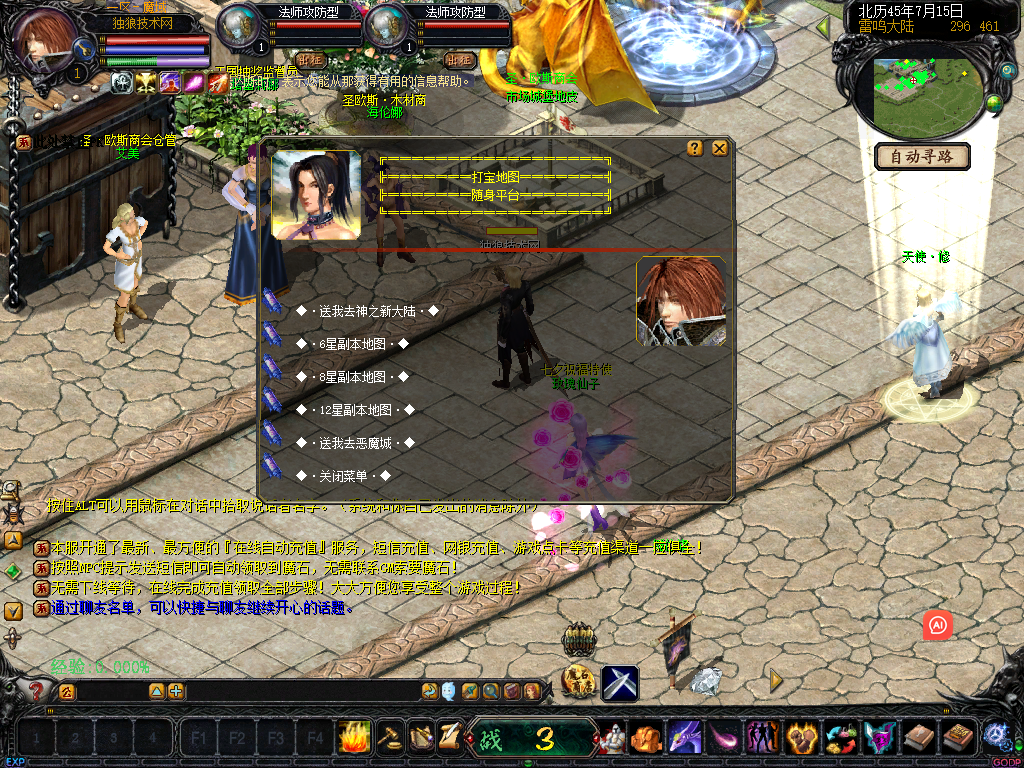Viewport: 1024px width, 768px height.
Task: Activate the flame skill in the hotbar
Action: pyautogui.click(x=353, y=737)
